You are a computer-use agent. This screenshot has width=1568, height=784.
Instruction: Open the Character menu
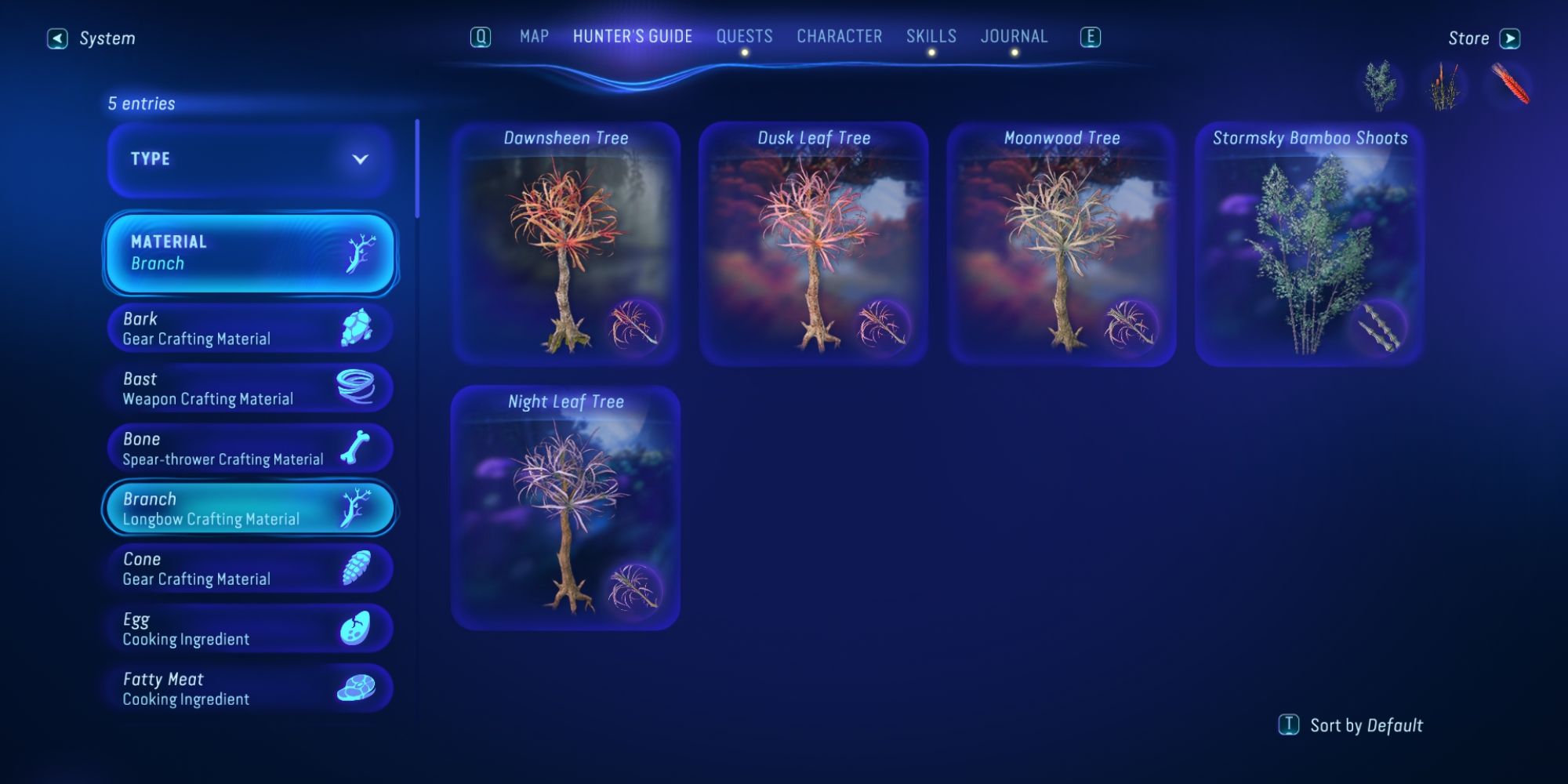point(839,36)
